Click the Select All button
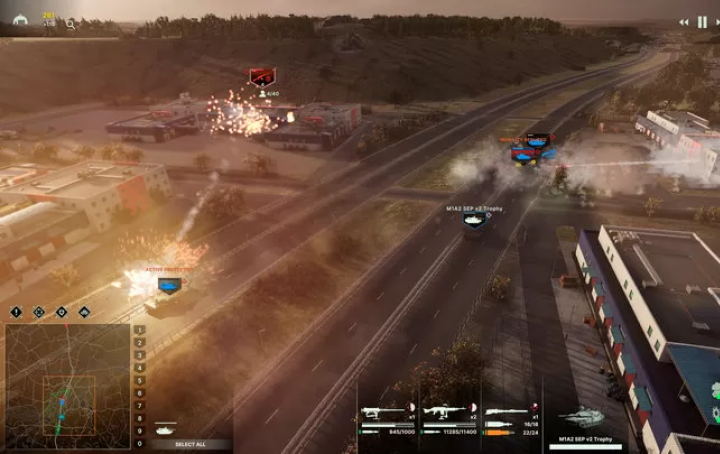This screenshot has width=720, height=454. pyautogui.click(x=190, y=444)
